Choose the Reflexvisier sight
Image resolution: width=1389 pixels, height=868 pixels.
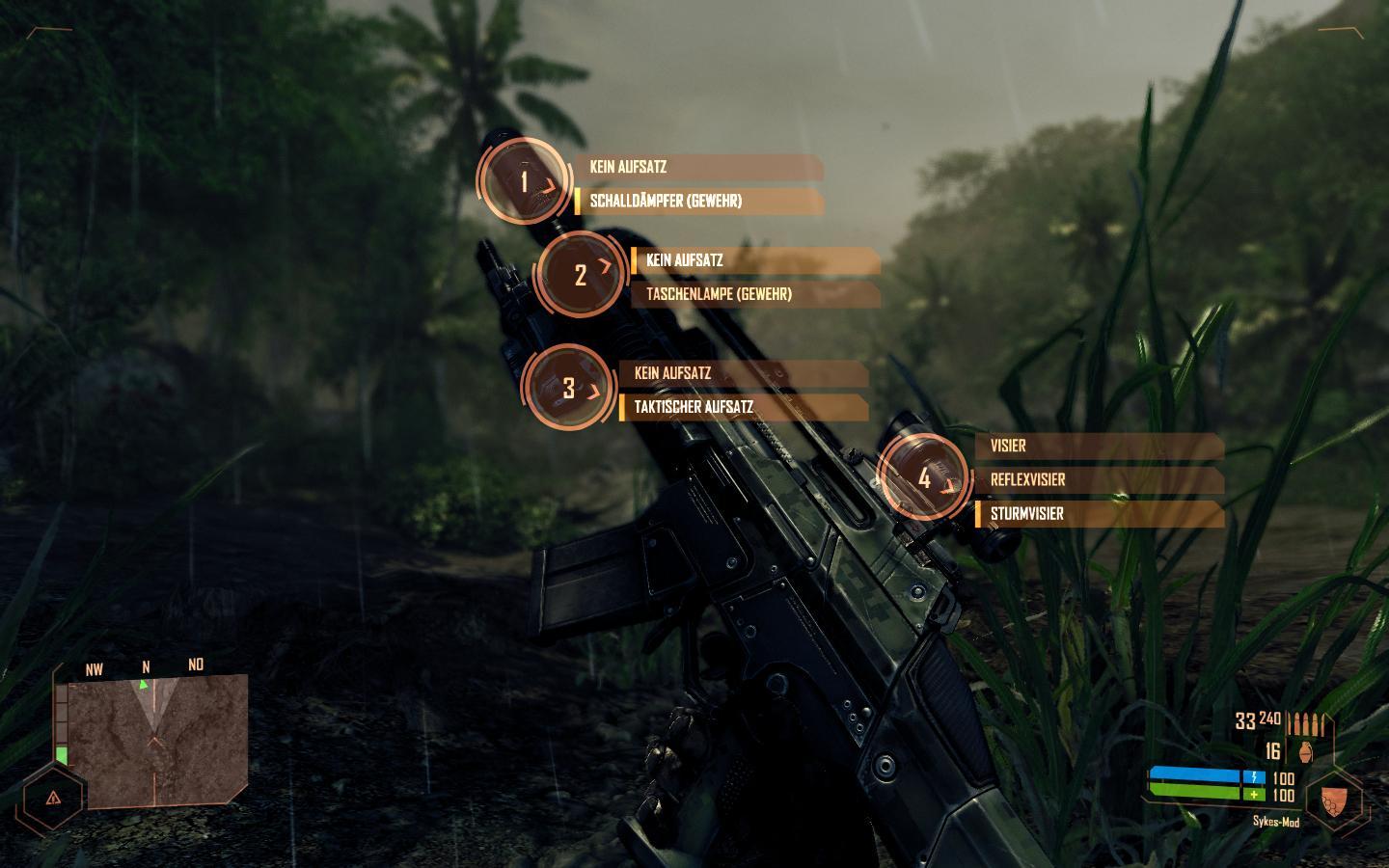[1100, 480]
